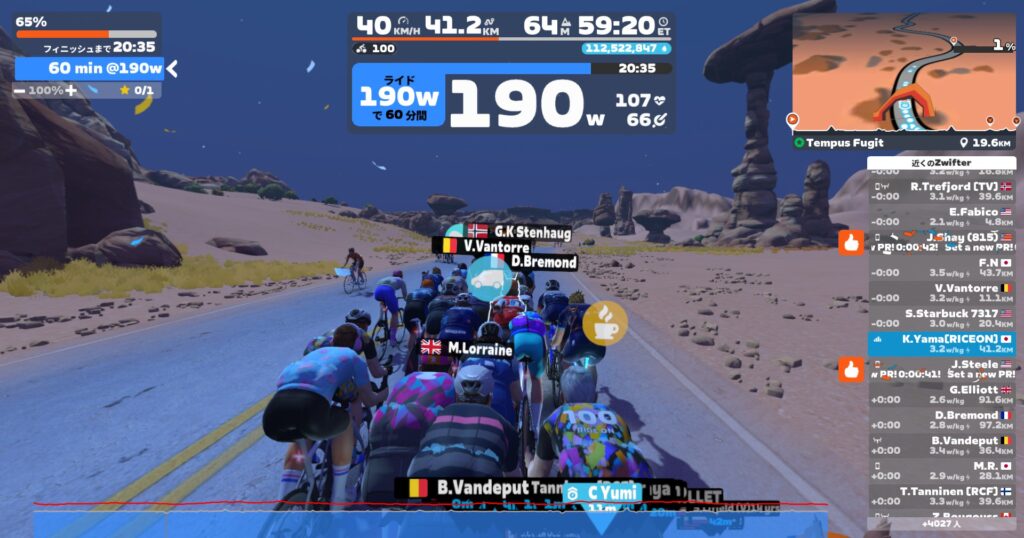1024x538 pixels.
Task: Click the coffee break icon
Action: 605,321
